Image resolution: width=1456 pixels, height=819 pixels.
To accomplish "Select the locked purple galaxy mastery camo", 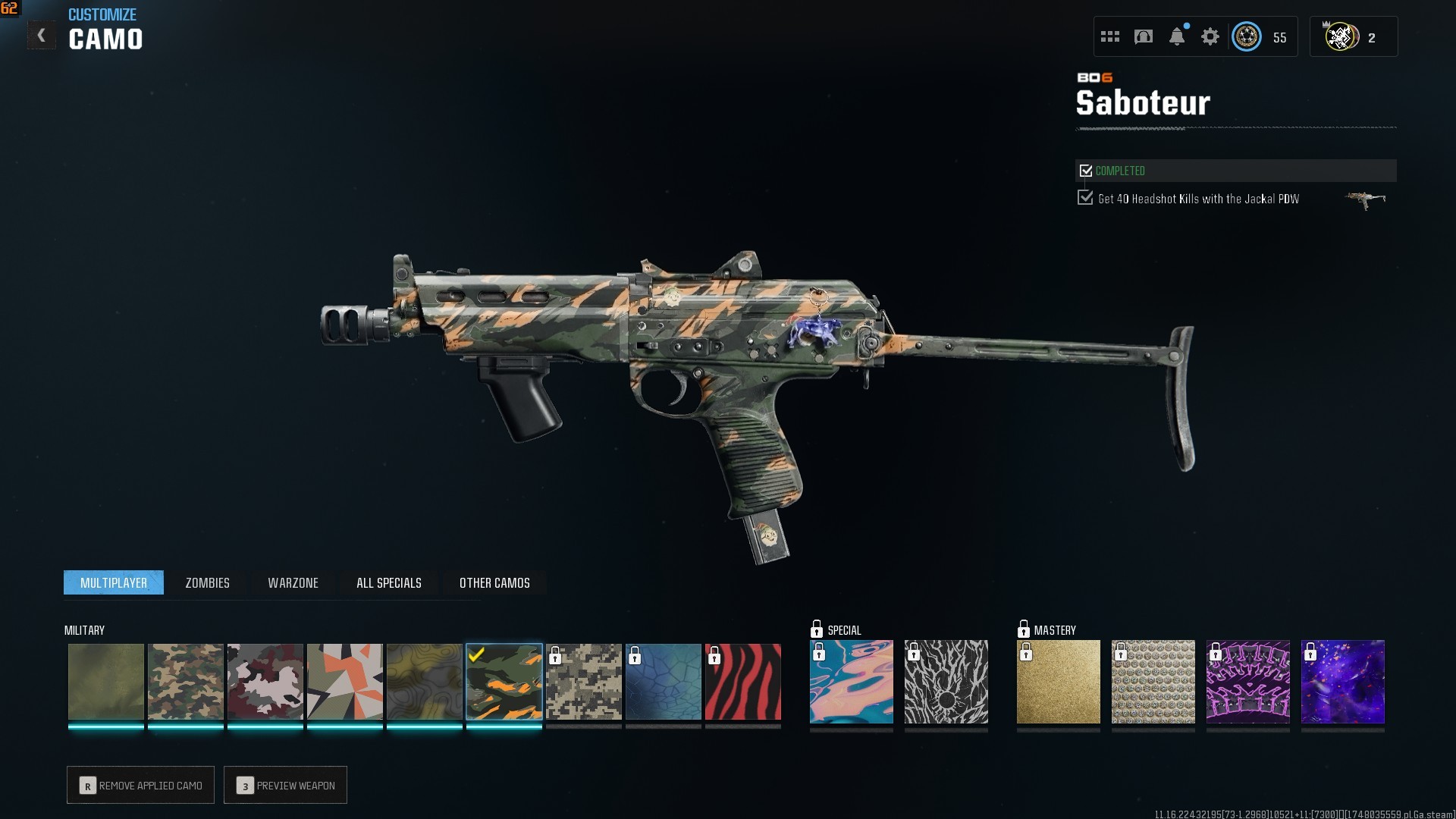I will pyautogui.click(x=1342, y=682).
